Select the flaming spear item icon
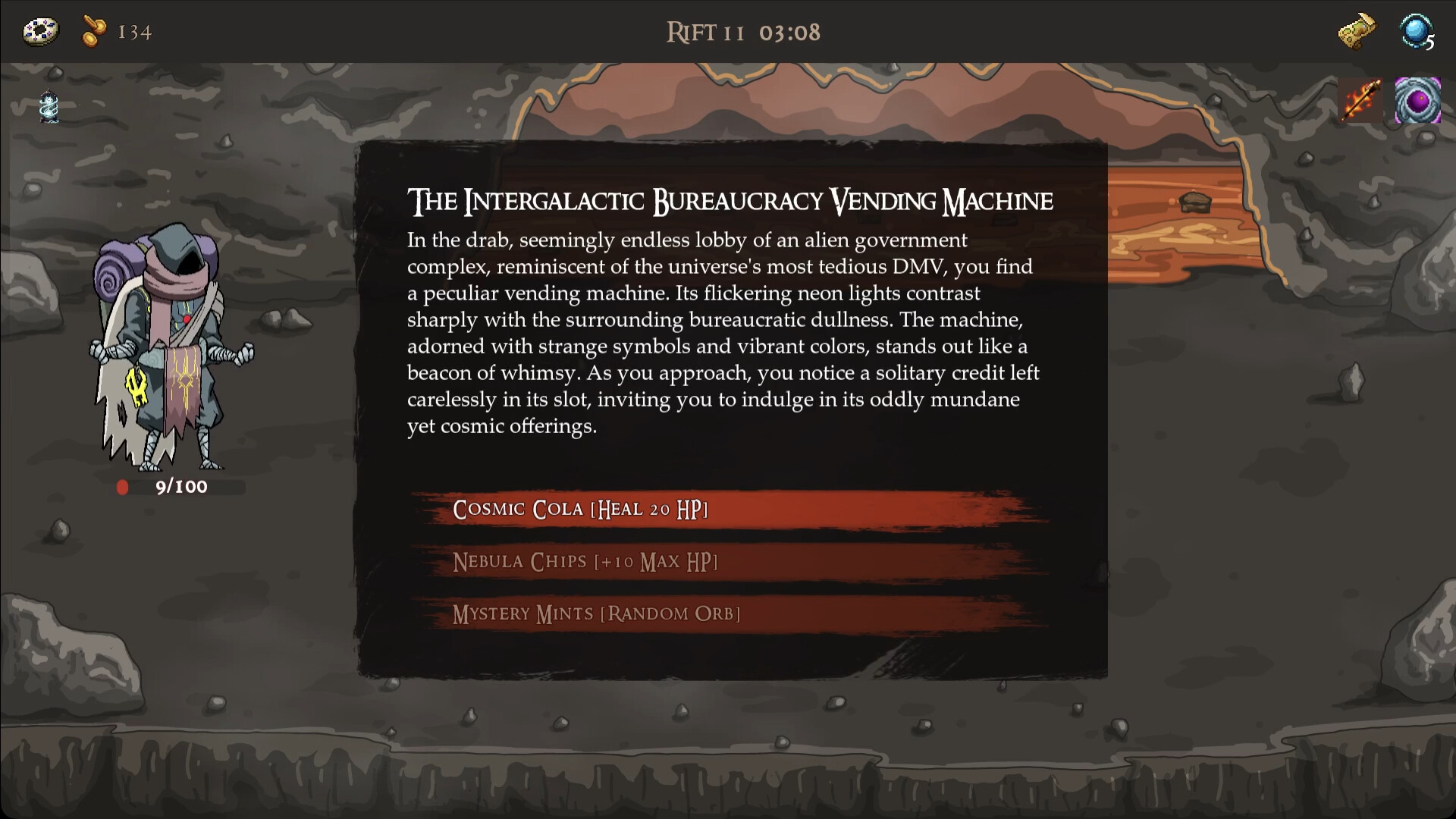This screenshot has width=1456, height=819. tap(1360, 102)
